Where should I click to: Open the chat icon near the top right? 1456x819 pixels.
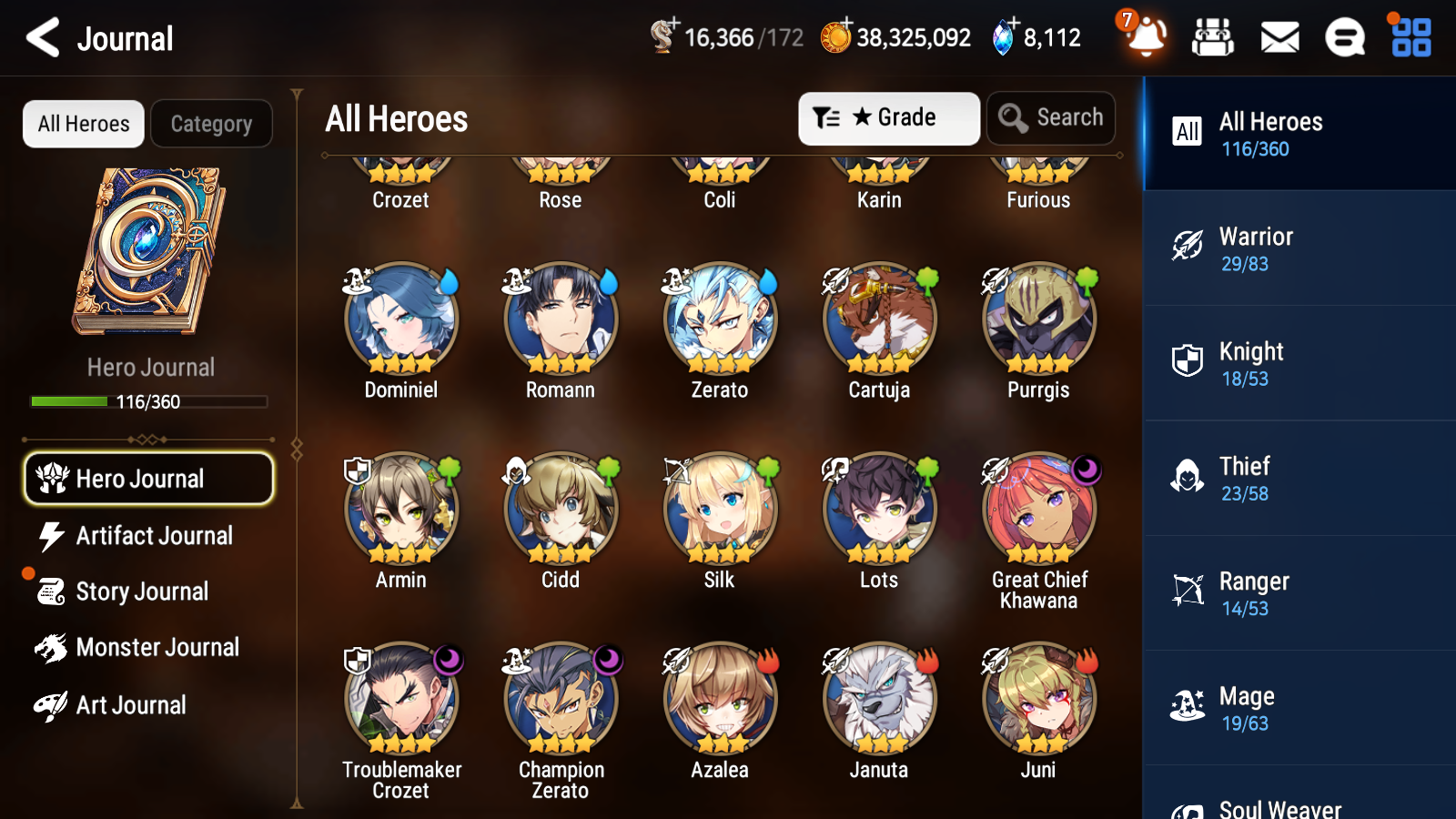[x=1344, y=37]
